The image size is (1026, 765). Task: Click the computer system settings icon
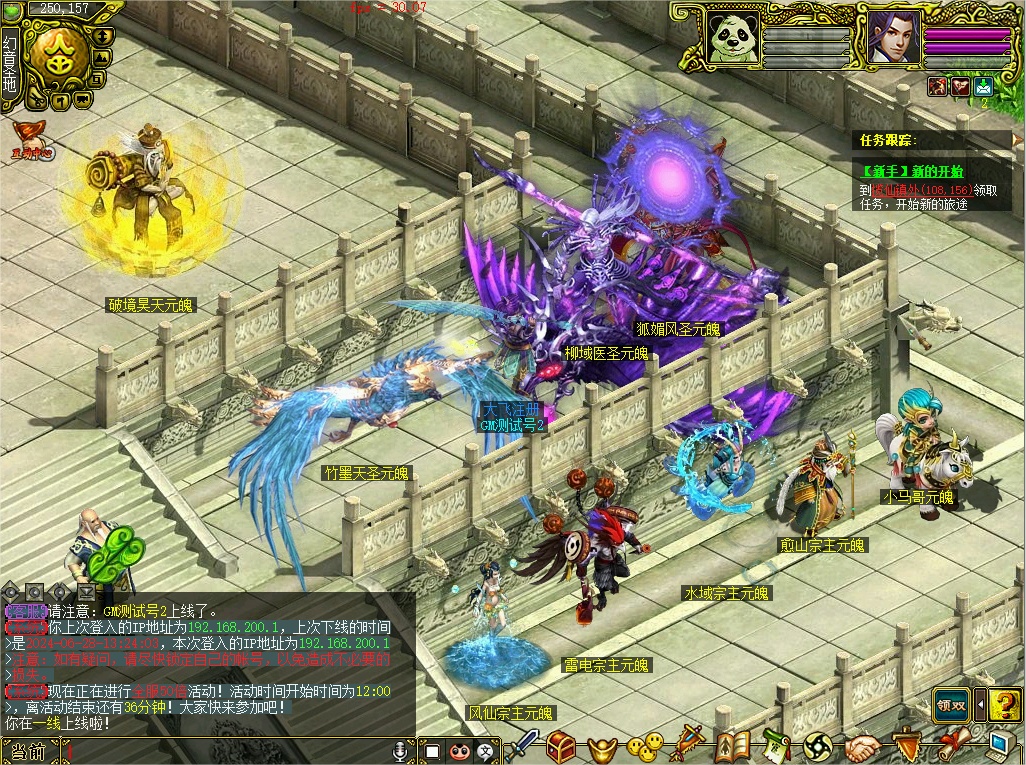(1000, 746)
